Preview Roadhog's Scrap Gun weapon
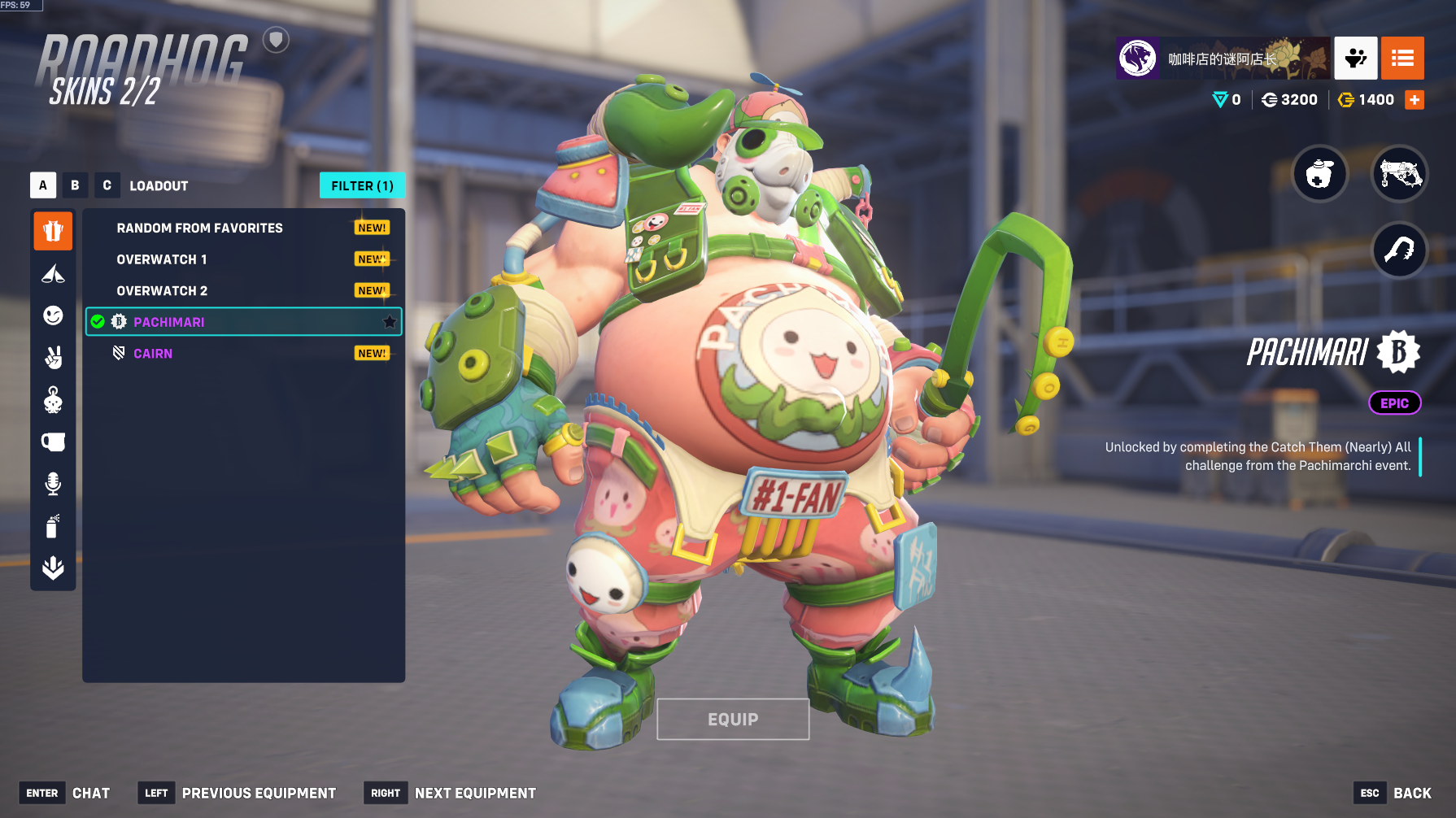This screenshot has width=1456, height=818. coord(1399,174)
